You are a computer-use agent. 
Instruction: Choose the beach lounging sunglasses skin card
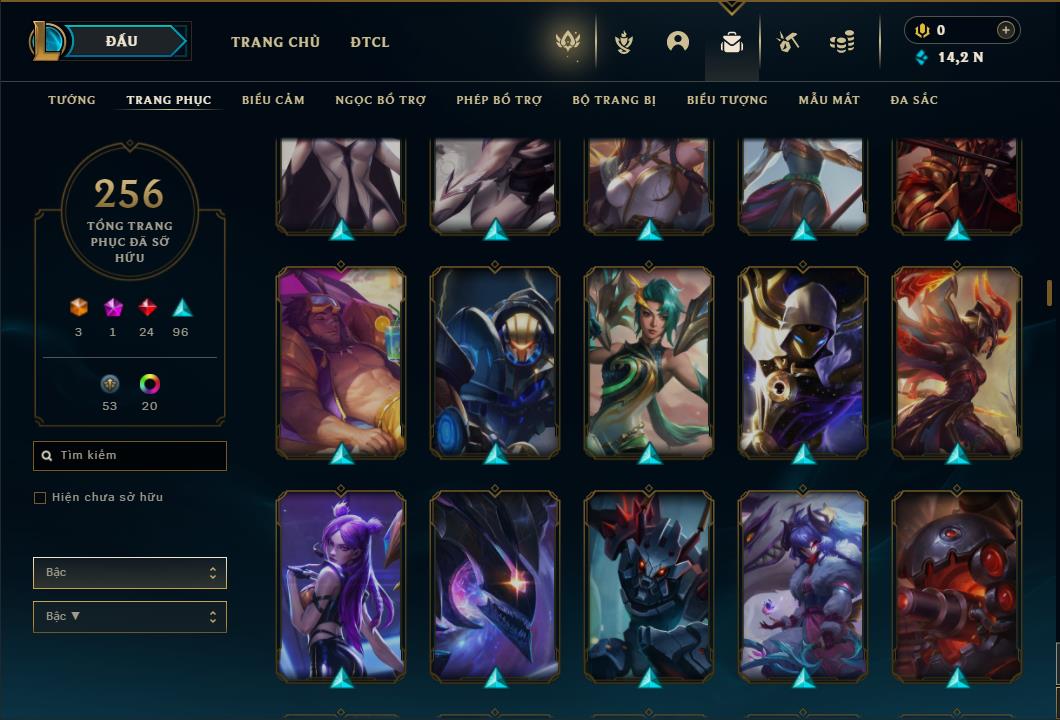341,361
